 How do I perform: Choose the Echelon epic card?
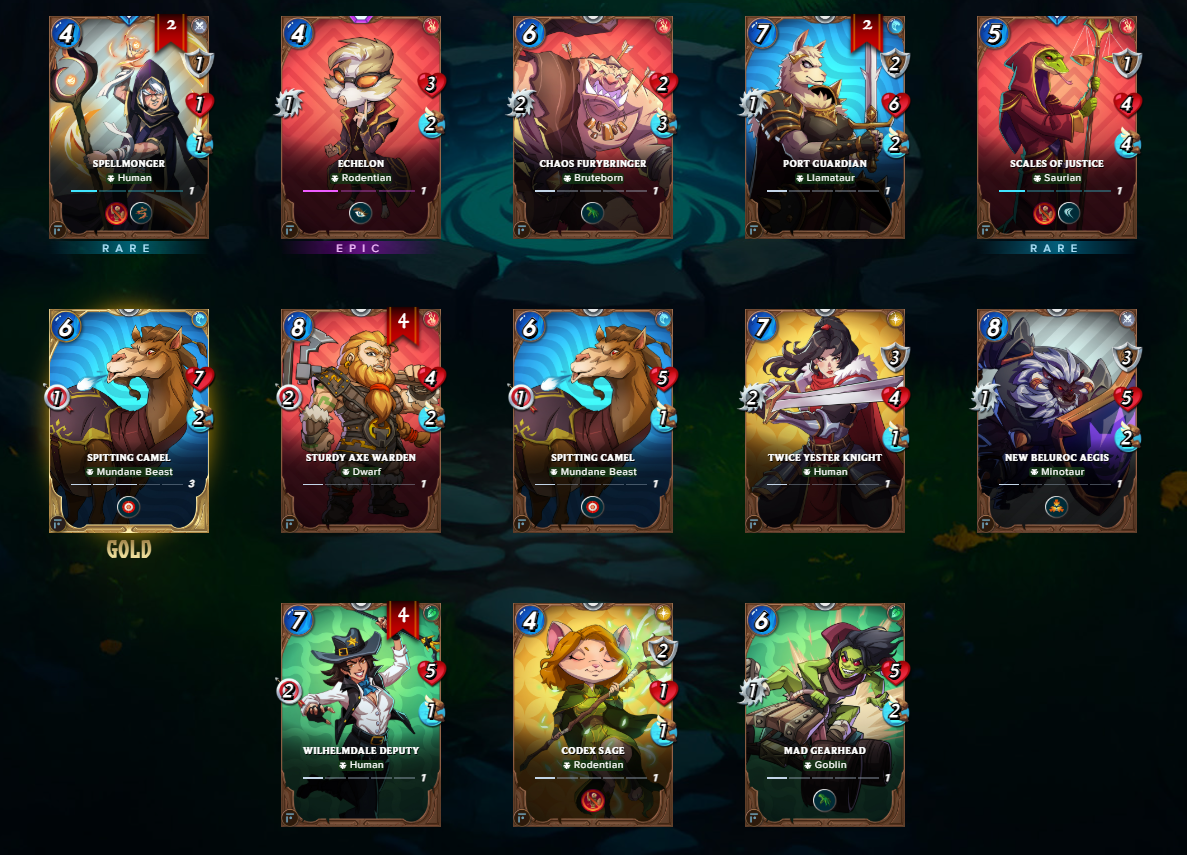(x=361, y=127)
